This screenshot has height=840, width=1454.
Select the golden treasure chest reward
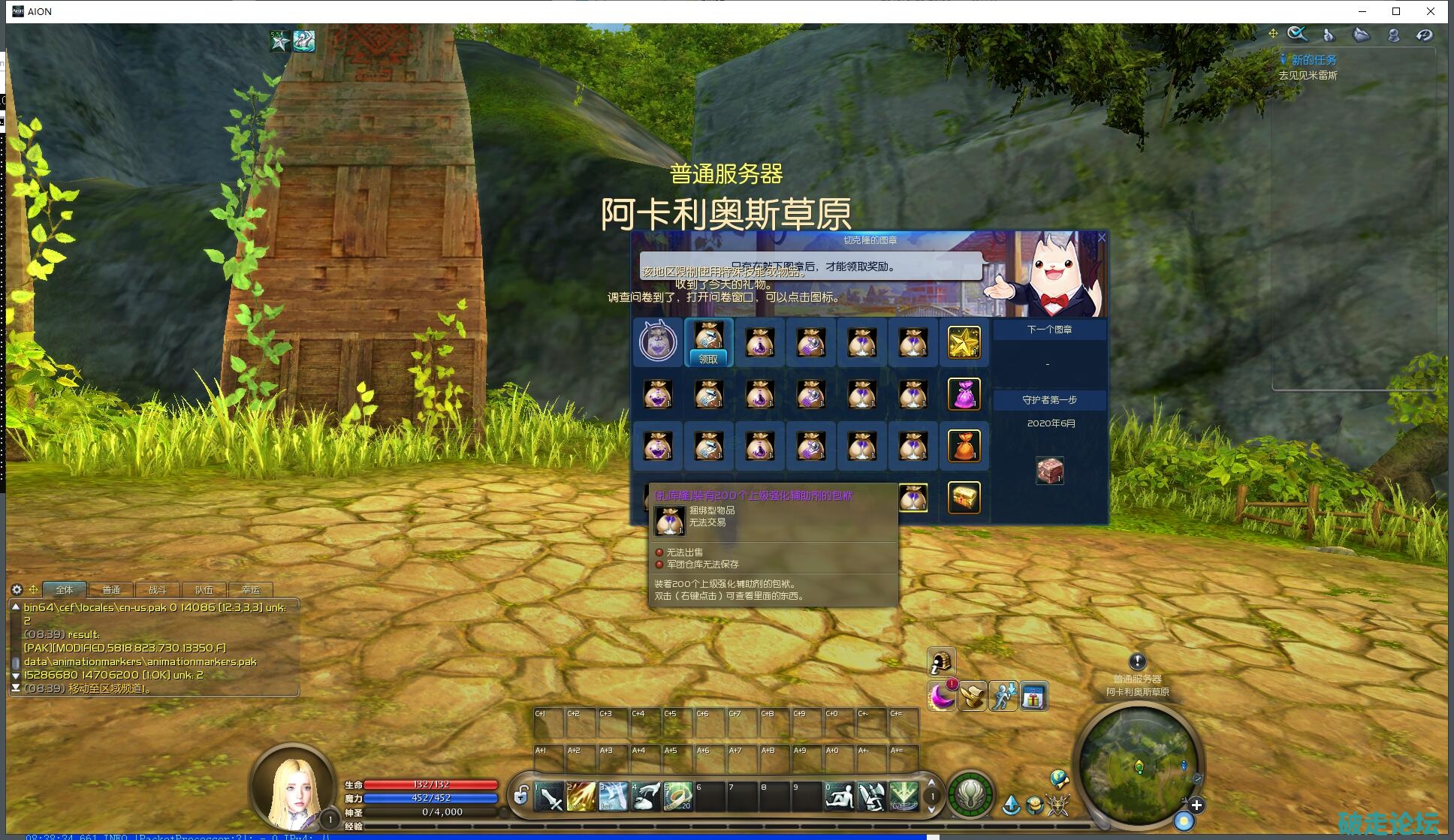click(964, 498)
